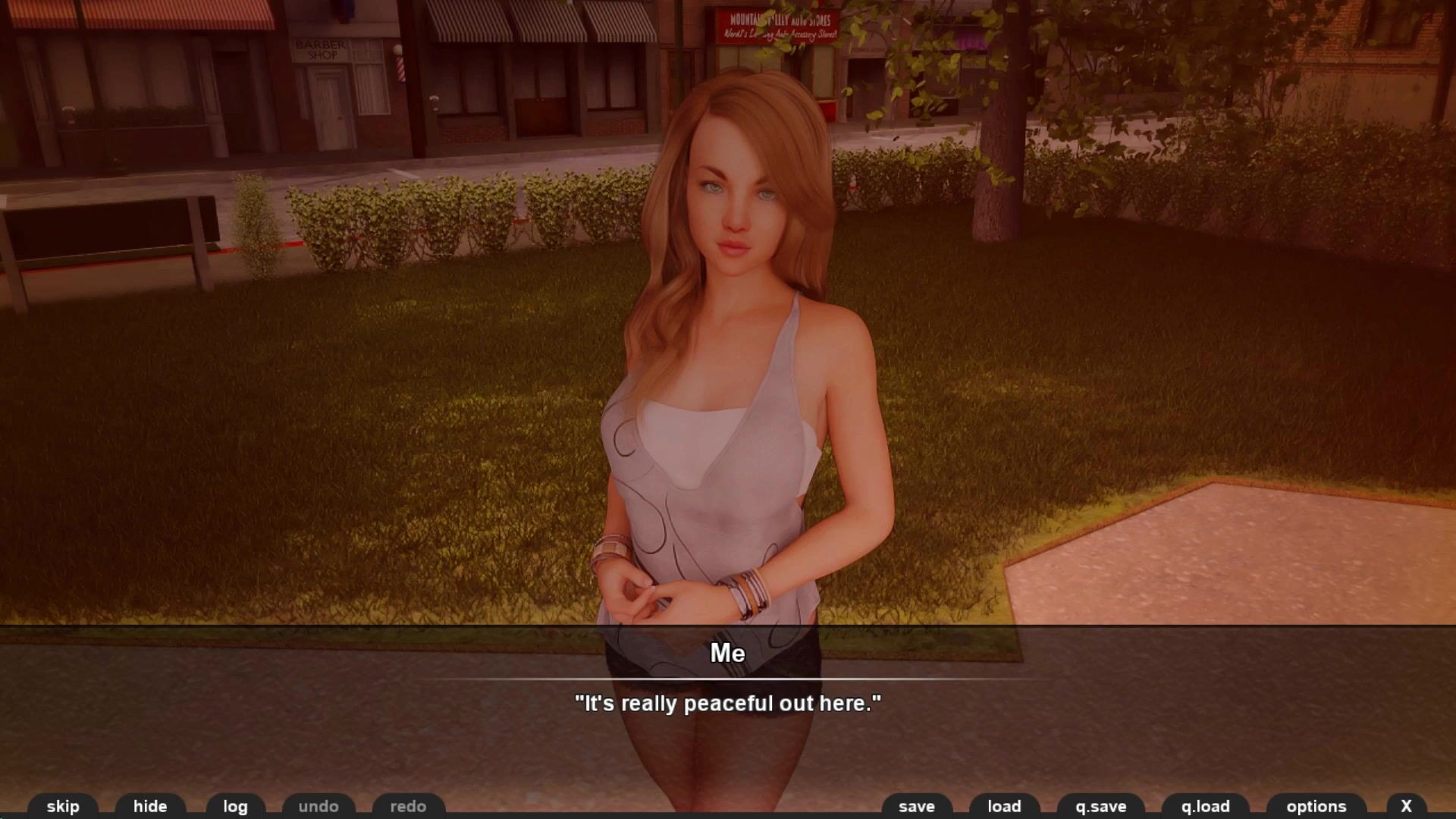Screen dimensions: 1456x819
Task: Open the load menu
Action: 1004,806
